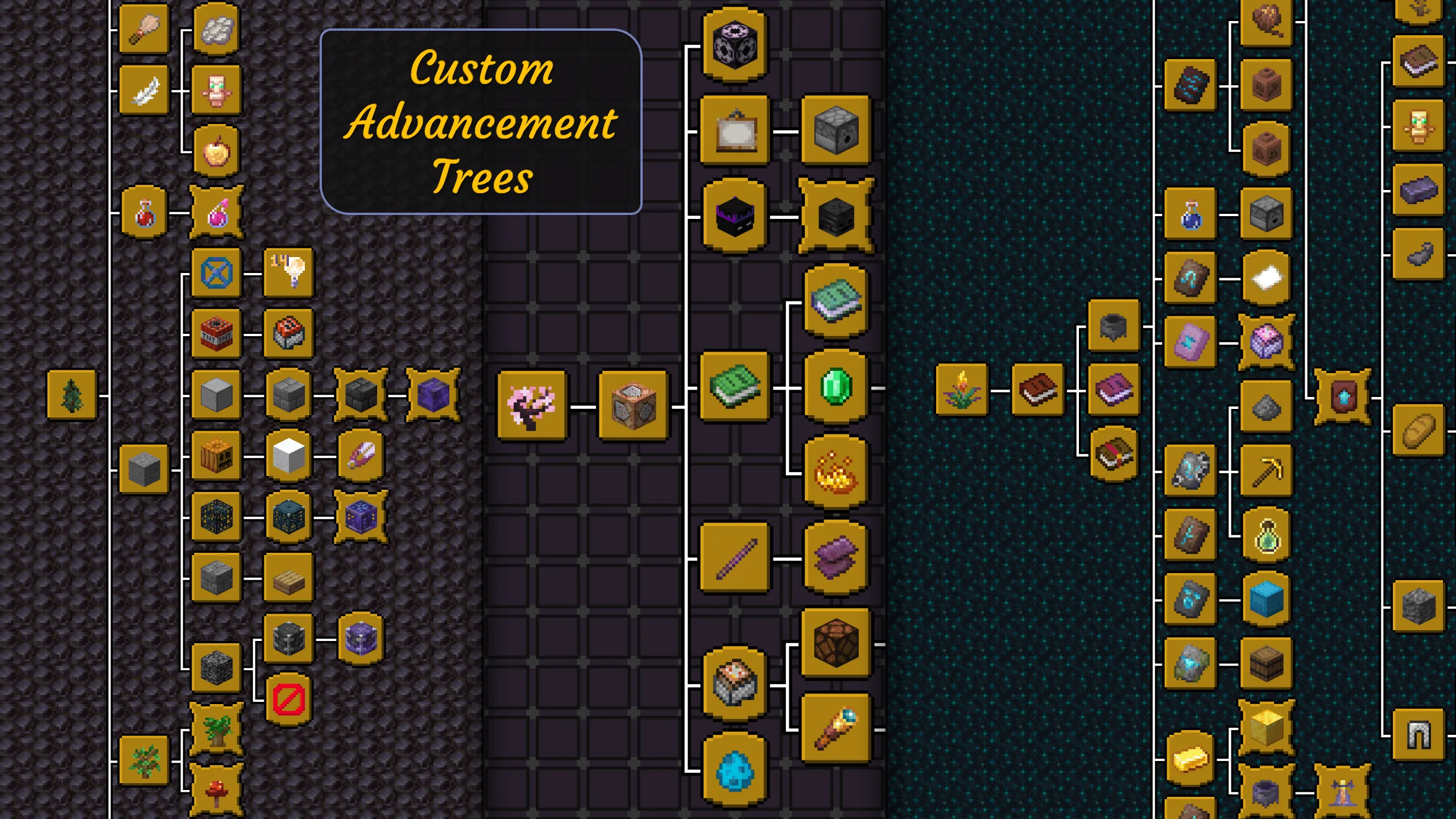Image resolution: width=1456 pixels, height=819 pixels.
Task: Select the cherry blossom tree advancement
Action: click(x=532, y=405)
